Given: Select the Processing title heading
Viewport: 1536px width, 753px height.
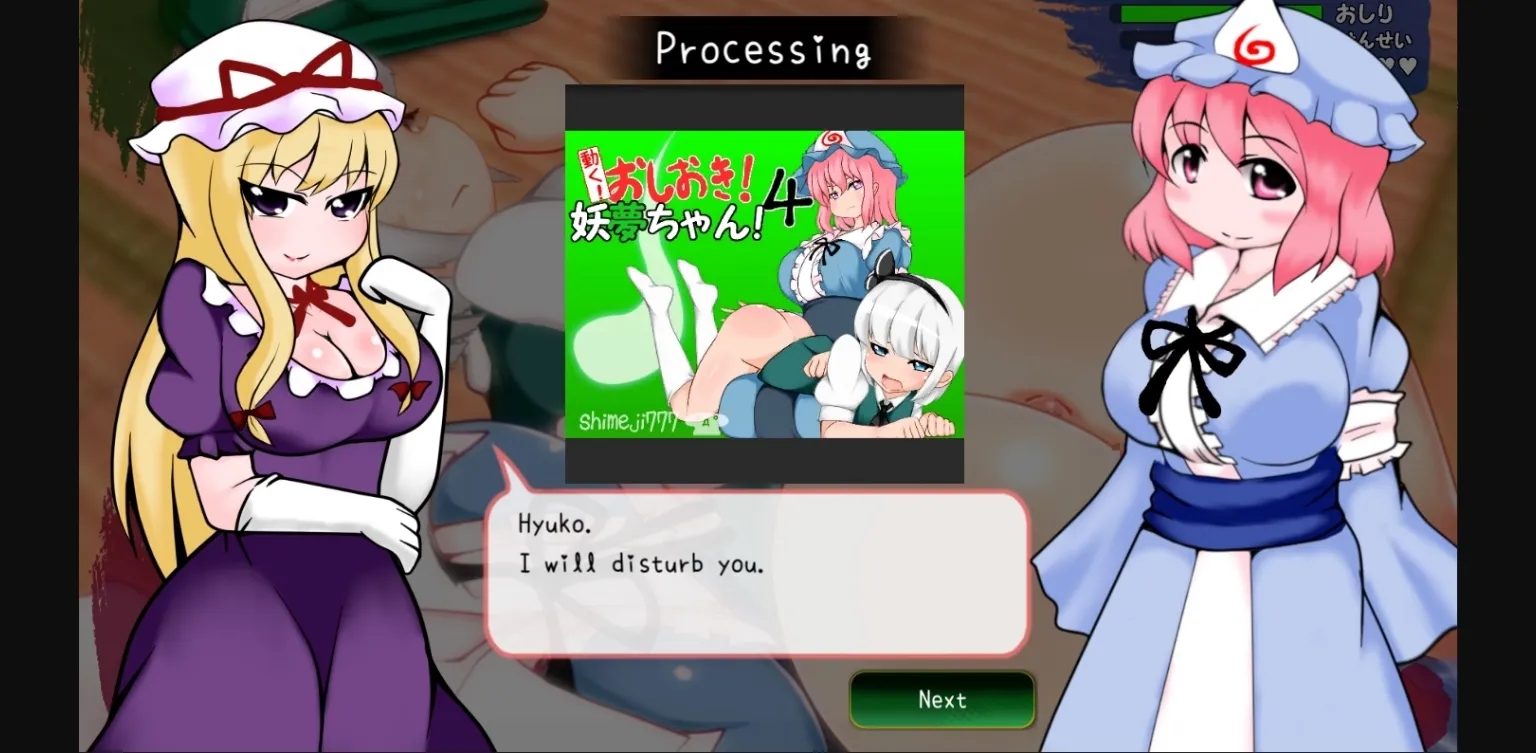Looking at the screenshot, I should pos(765,46).
